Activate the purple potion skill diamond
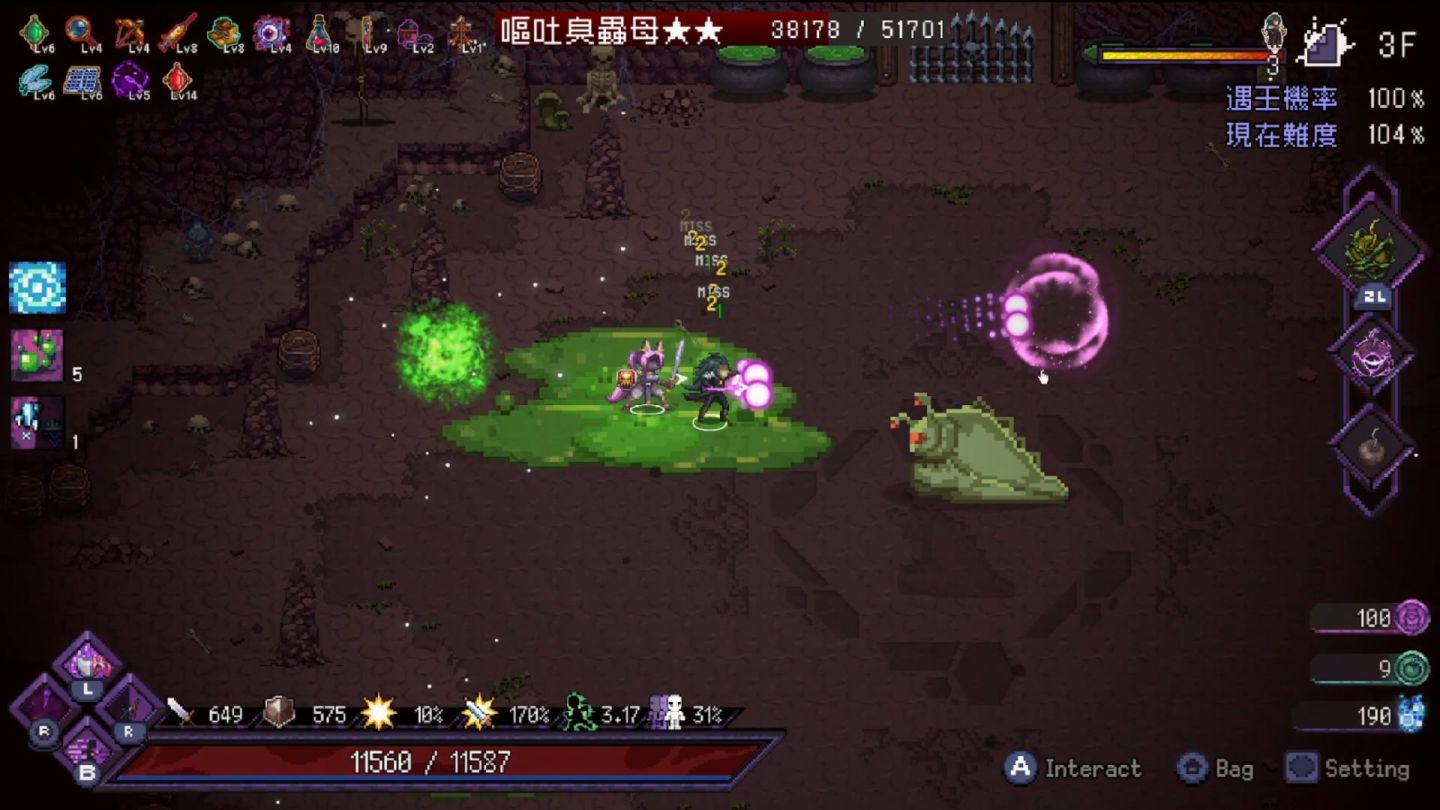The image size is (1440, 810). (x=88, y=660)
